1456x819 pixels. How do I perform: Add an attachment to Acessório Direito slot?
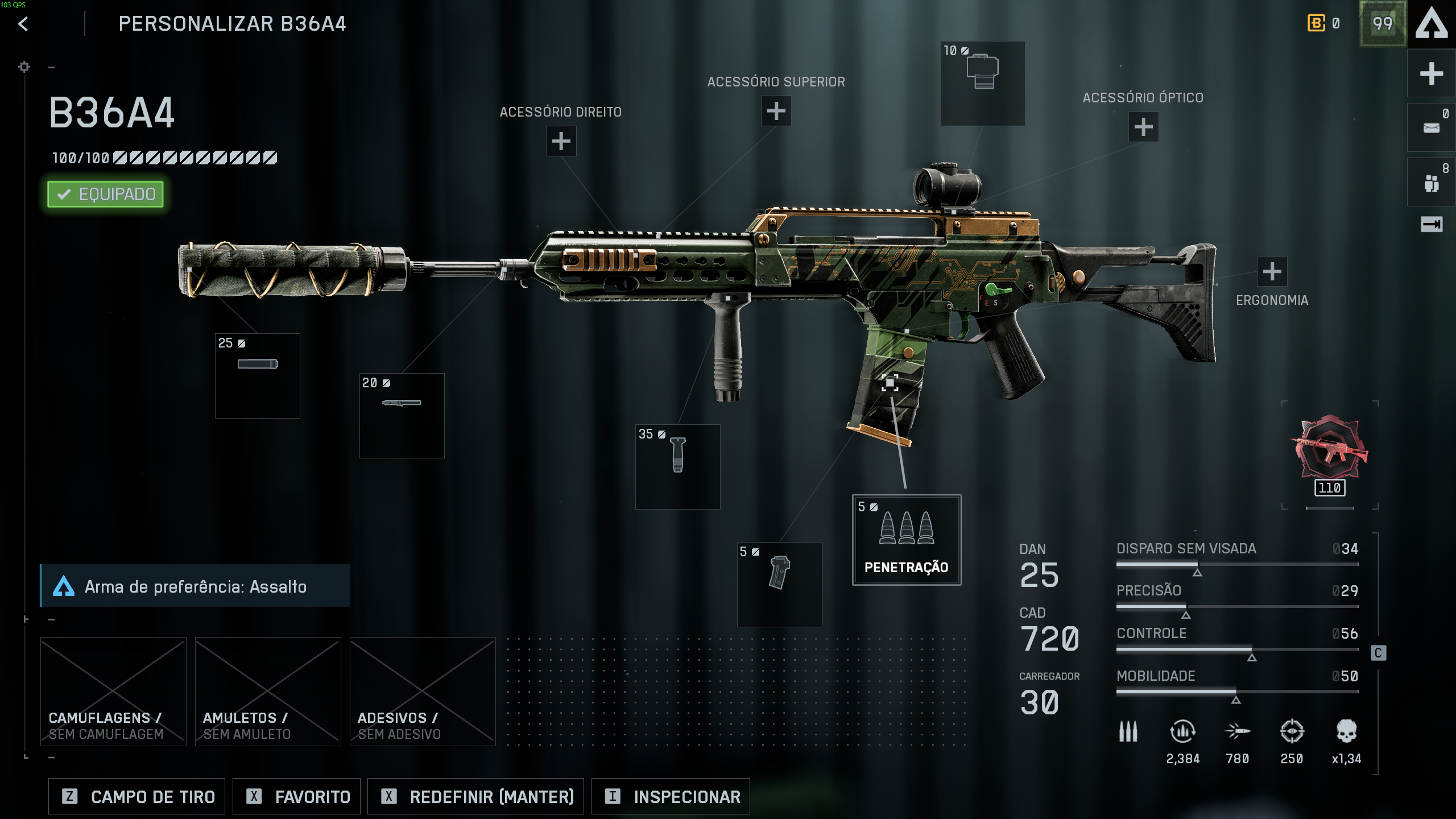click(561, 141)
